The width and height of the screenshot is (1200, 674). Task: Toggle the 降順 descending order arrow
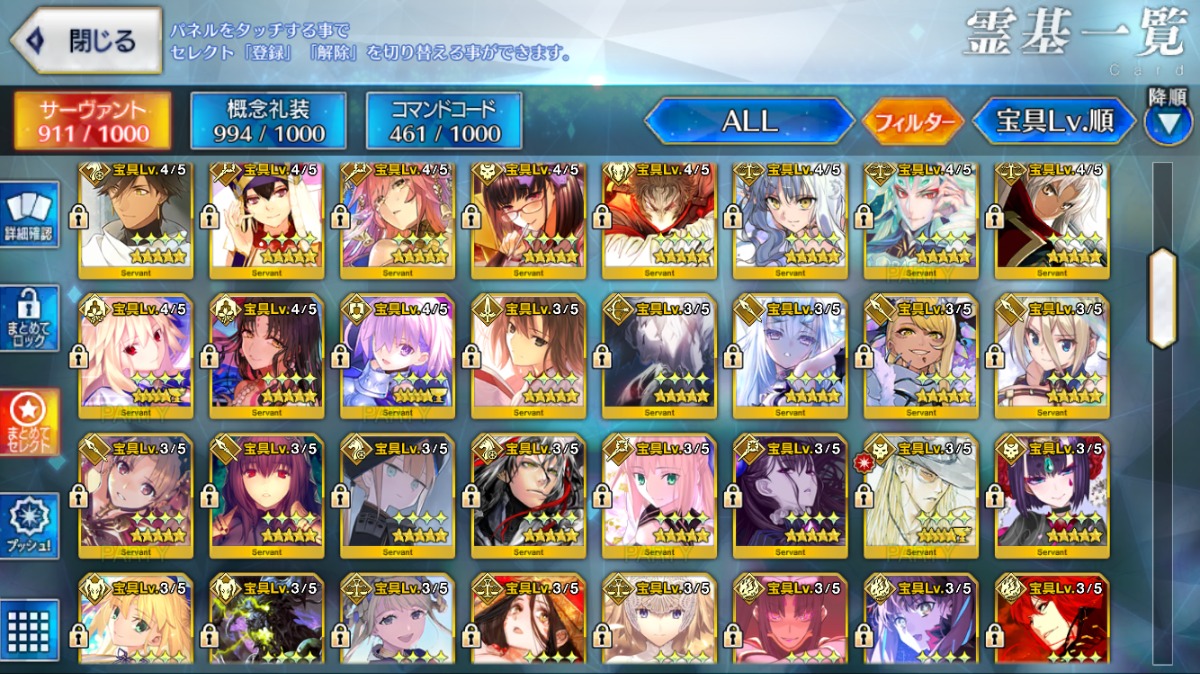(1167, 122)
